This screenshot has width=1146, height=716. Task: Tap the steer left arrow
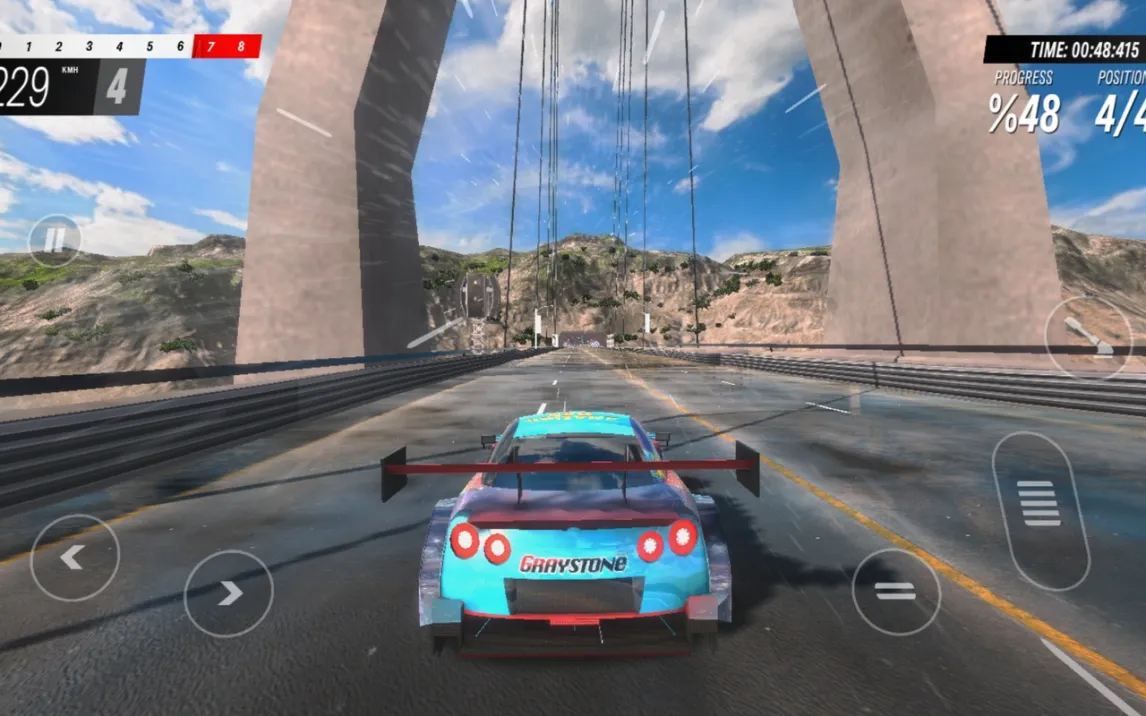tap(75, 558)
